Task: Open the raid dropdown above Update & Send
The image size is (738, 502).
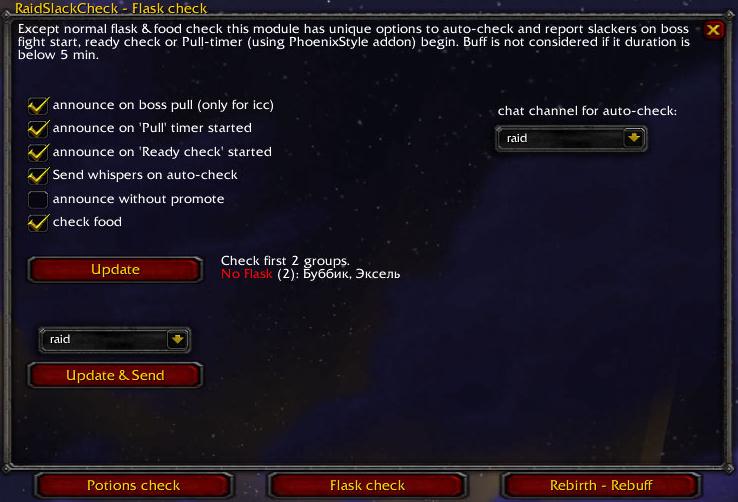Action: pos(177,340)
